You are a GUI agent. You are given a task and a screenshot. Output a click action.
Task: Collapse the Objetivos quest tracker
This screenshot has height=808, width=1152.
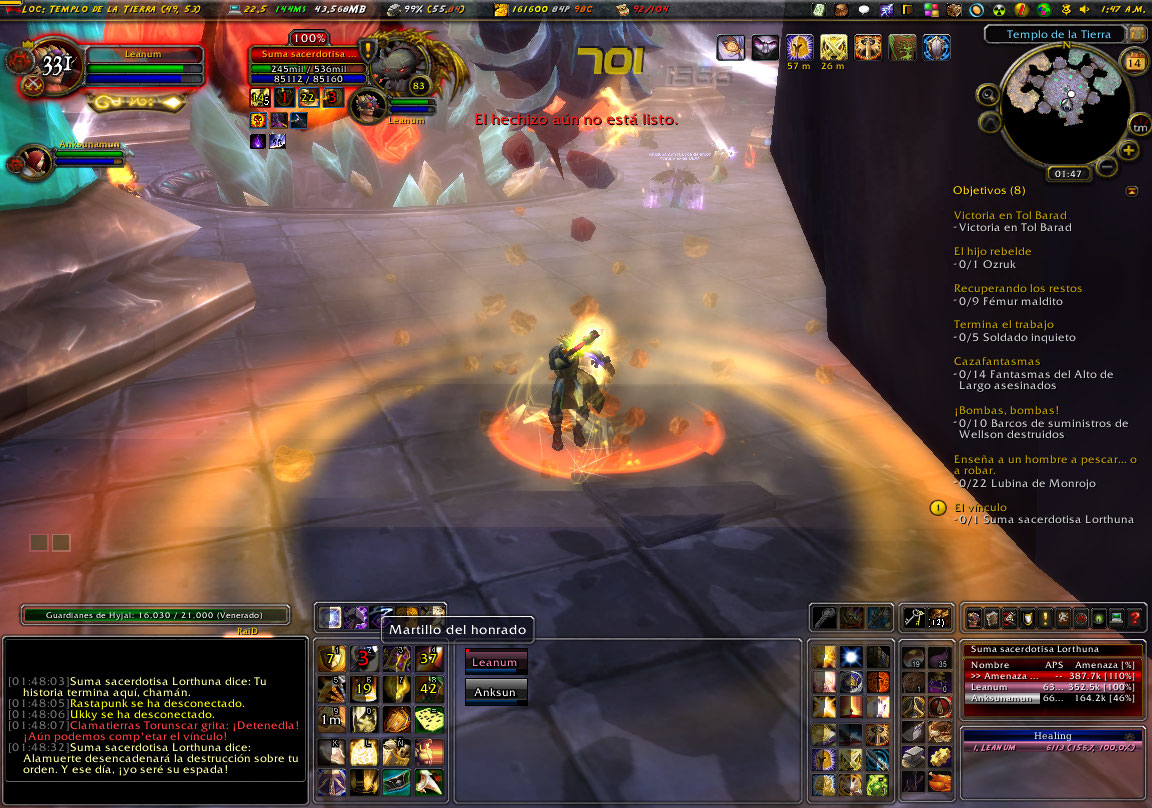[x=1131, y=190]
